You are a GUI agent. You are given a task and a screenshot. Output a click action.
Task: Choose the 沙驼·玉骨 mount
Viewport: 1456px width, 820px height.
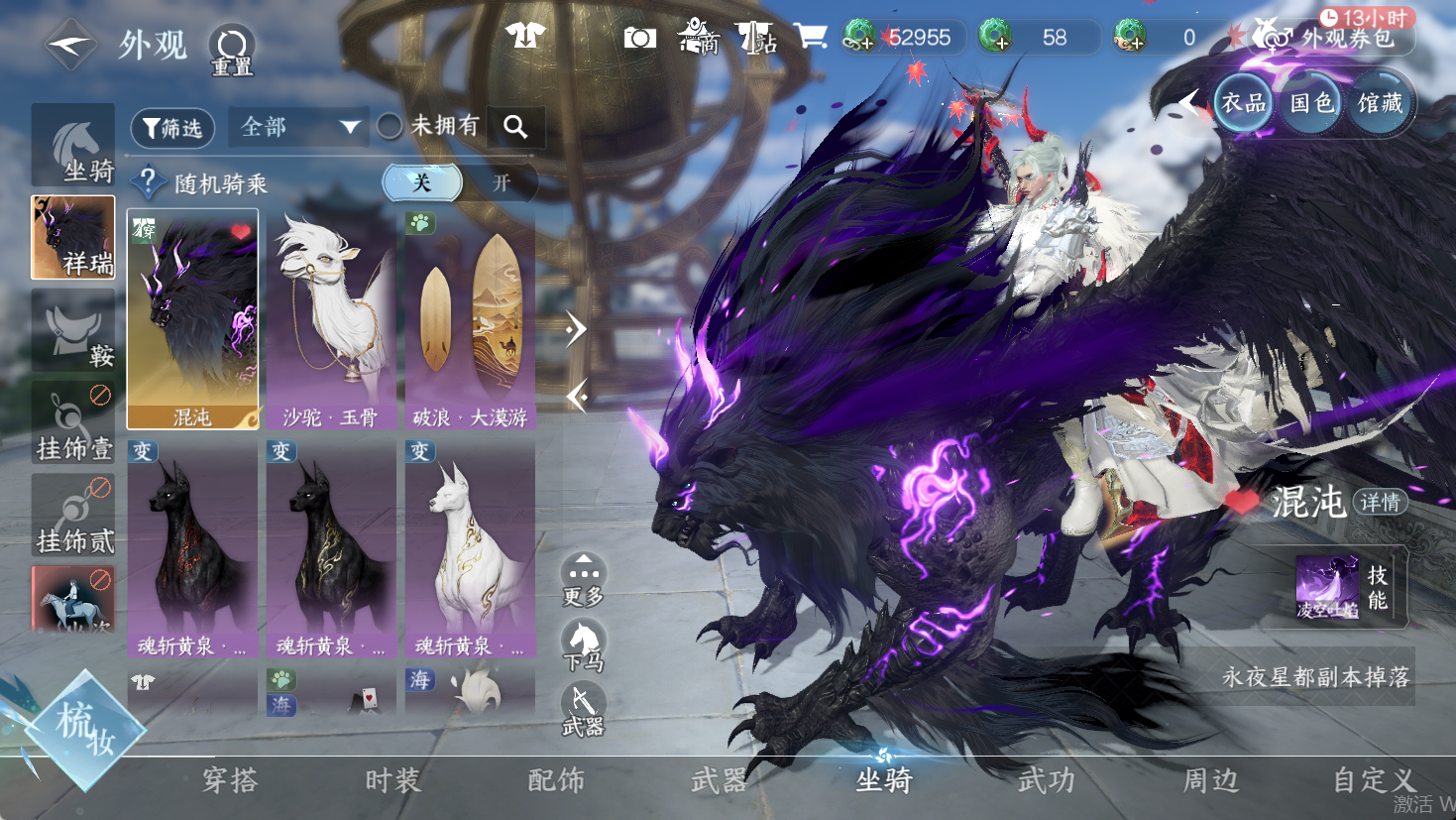[331, 318]
